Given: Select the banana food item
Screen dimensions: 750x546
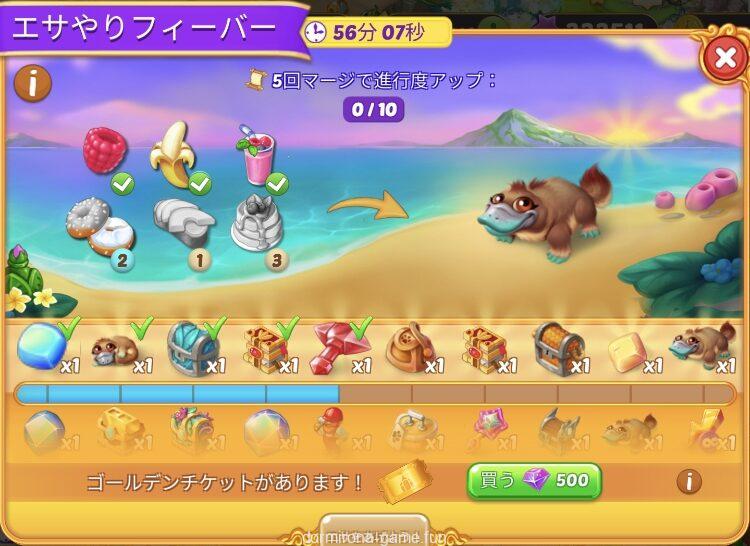Looking at the screenshot, I should pos(174,153).
